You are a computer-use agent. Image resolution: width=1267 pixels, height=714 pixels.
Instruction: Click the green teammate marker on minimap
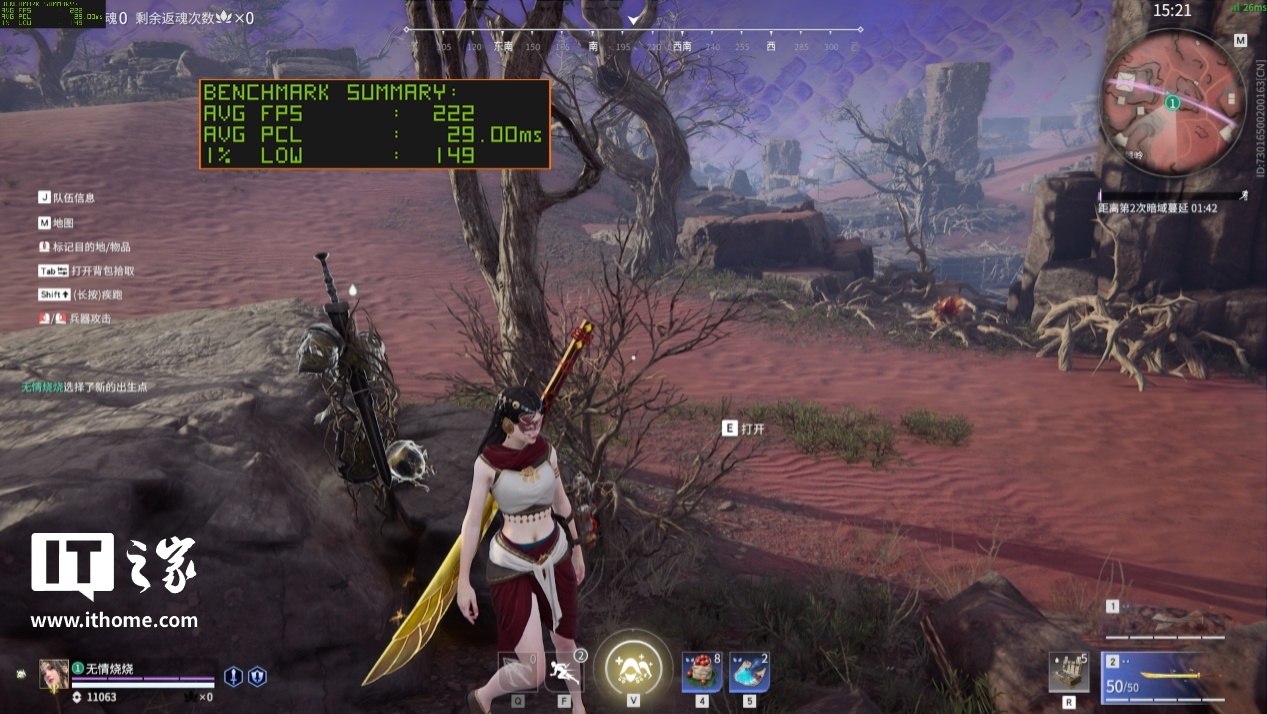1173,102
